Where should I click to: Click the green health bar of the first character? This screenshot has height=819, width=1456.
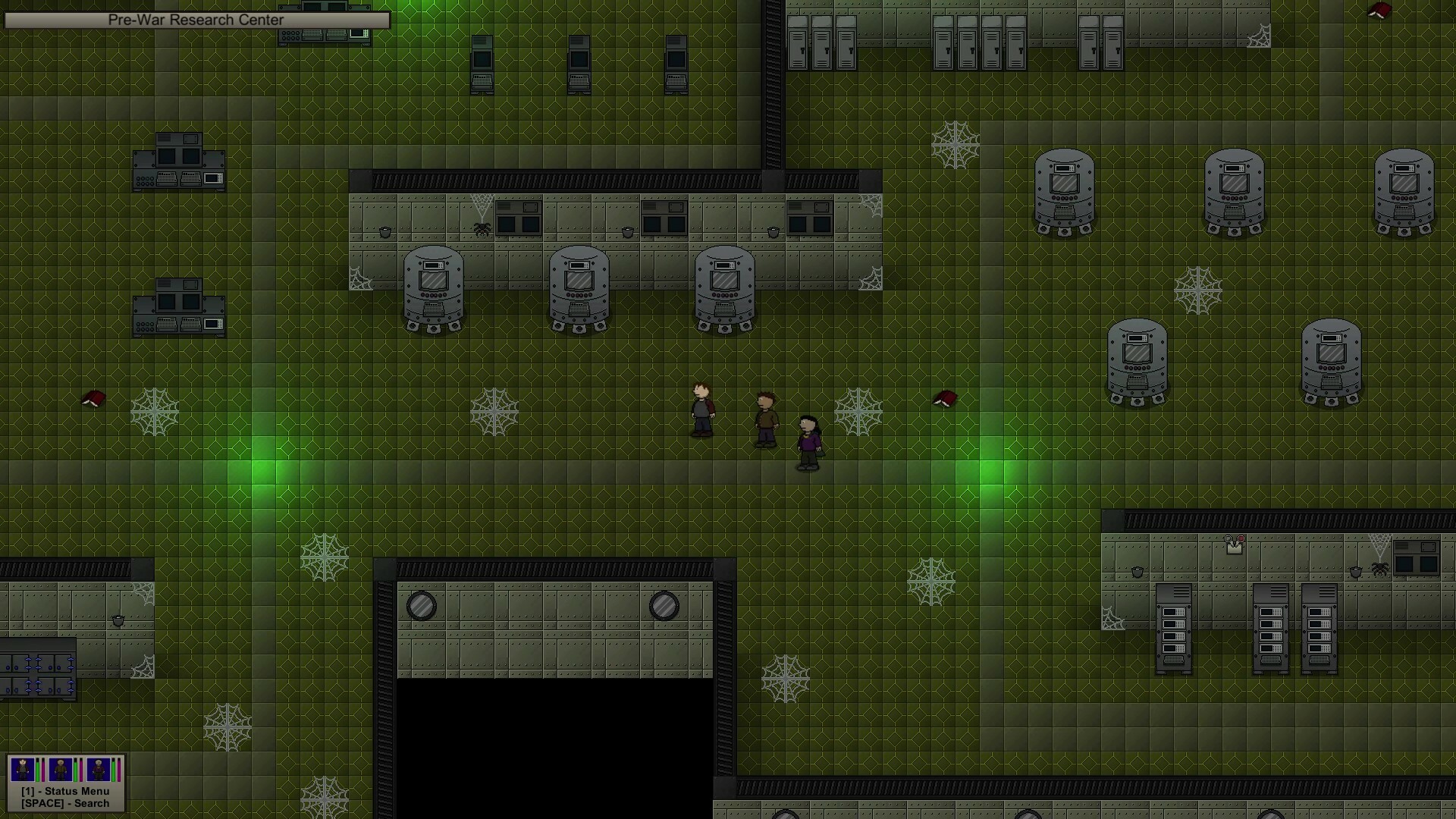(x=38, y=769)
